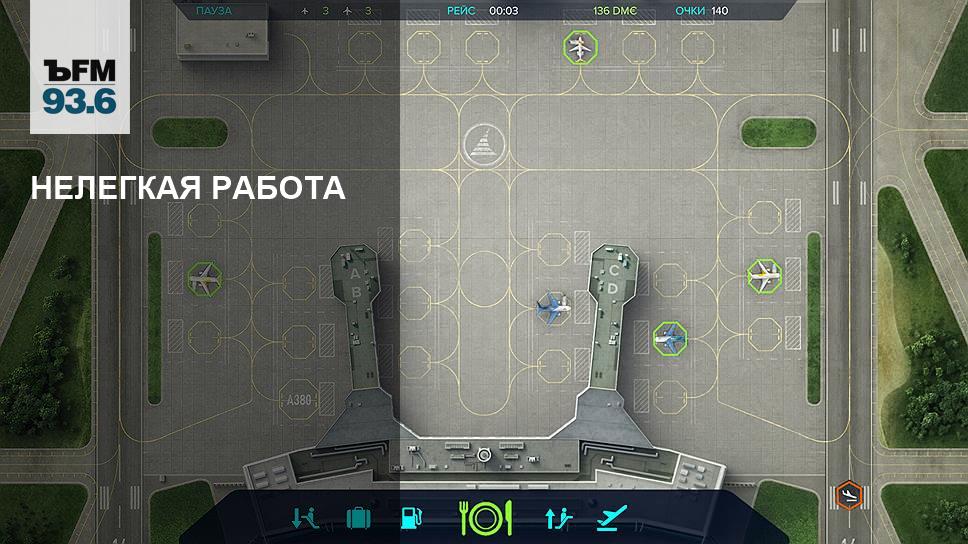Screen dimensions: 968x544
Task: Select the circled plane left of pier A
Action: click(204, 279)
